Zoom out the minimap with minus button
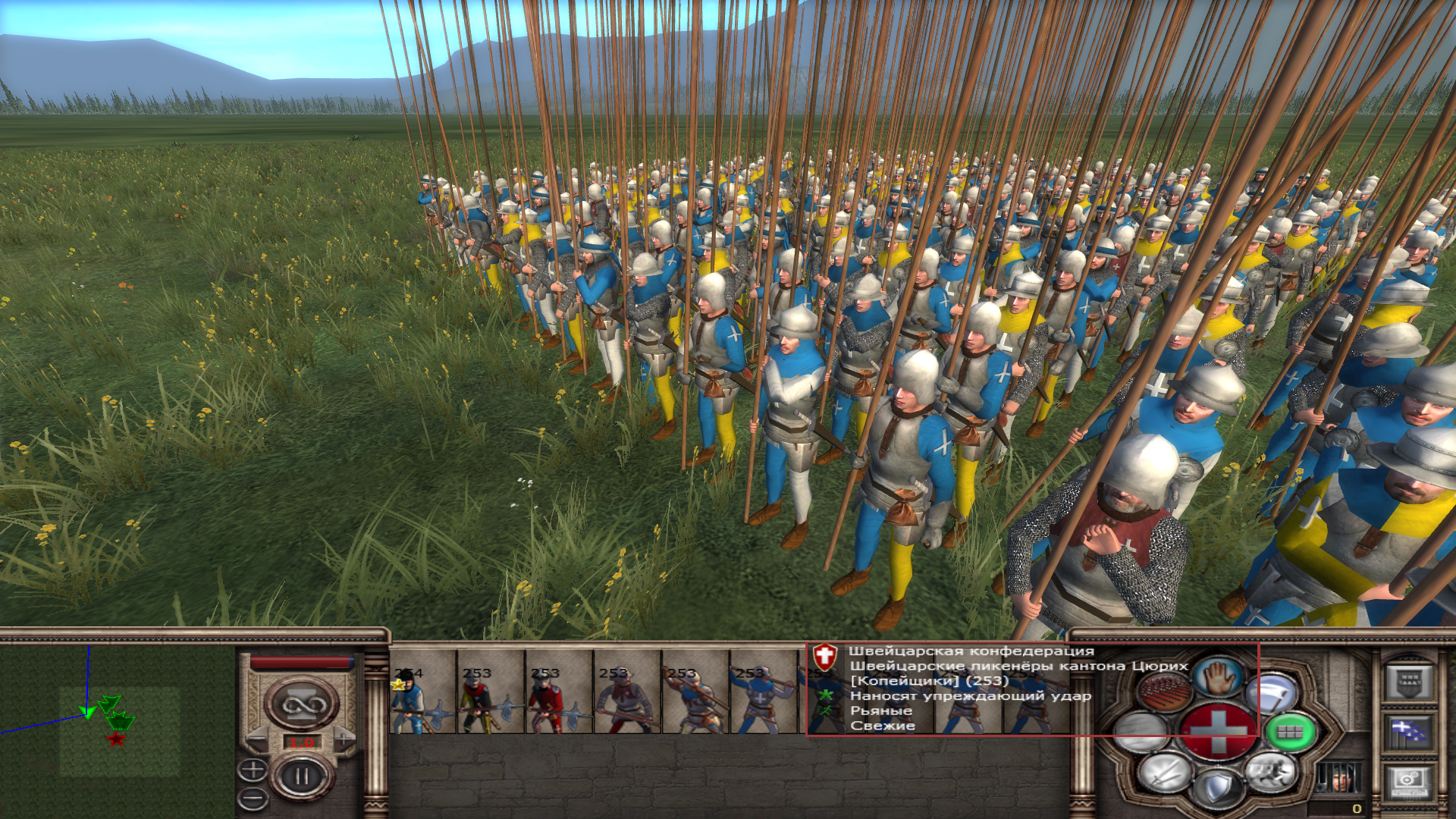 point(253,798)
